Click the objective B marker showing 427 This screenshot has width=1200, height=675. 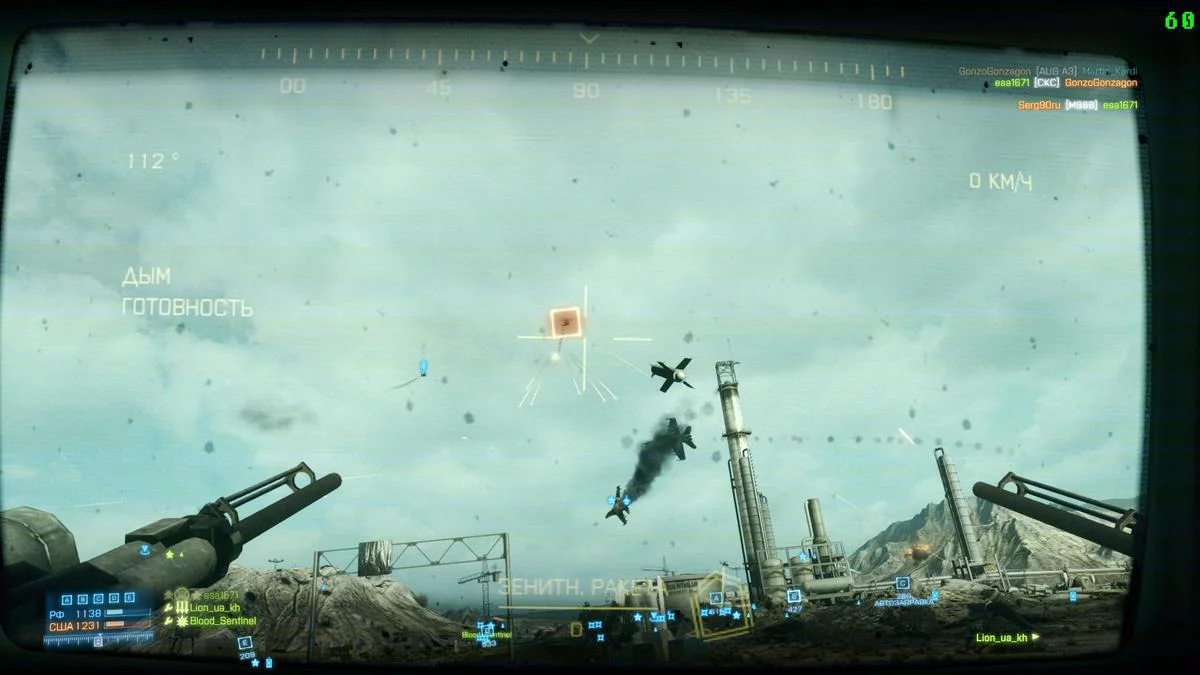click(x=793, y=596)
